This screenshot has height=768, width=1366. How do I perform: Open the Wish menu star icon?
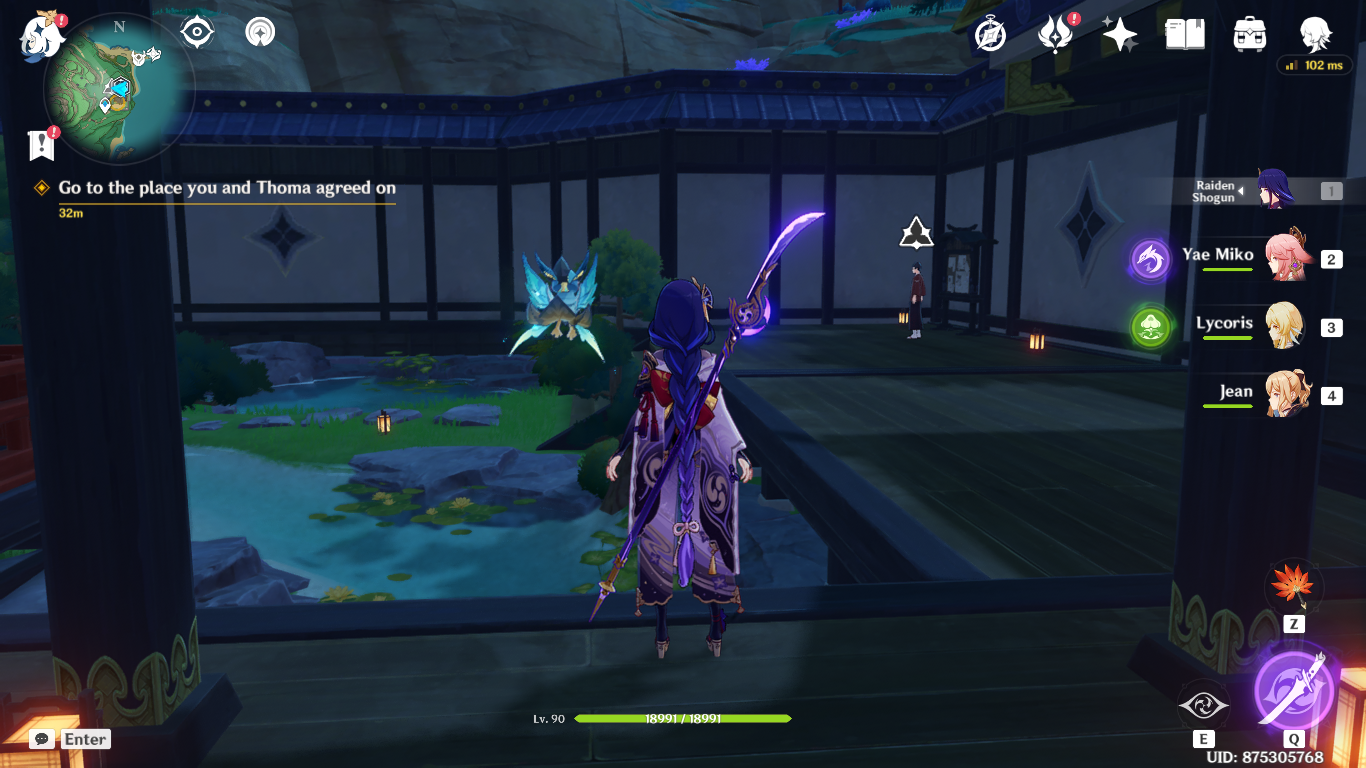pyautogui.click(x=1120, y=32)
